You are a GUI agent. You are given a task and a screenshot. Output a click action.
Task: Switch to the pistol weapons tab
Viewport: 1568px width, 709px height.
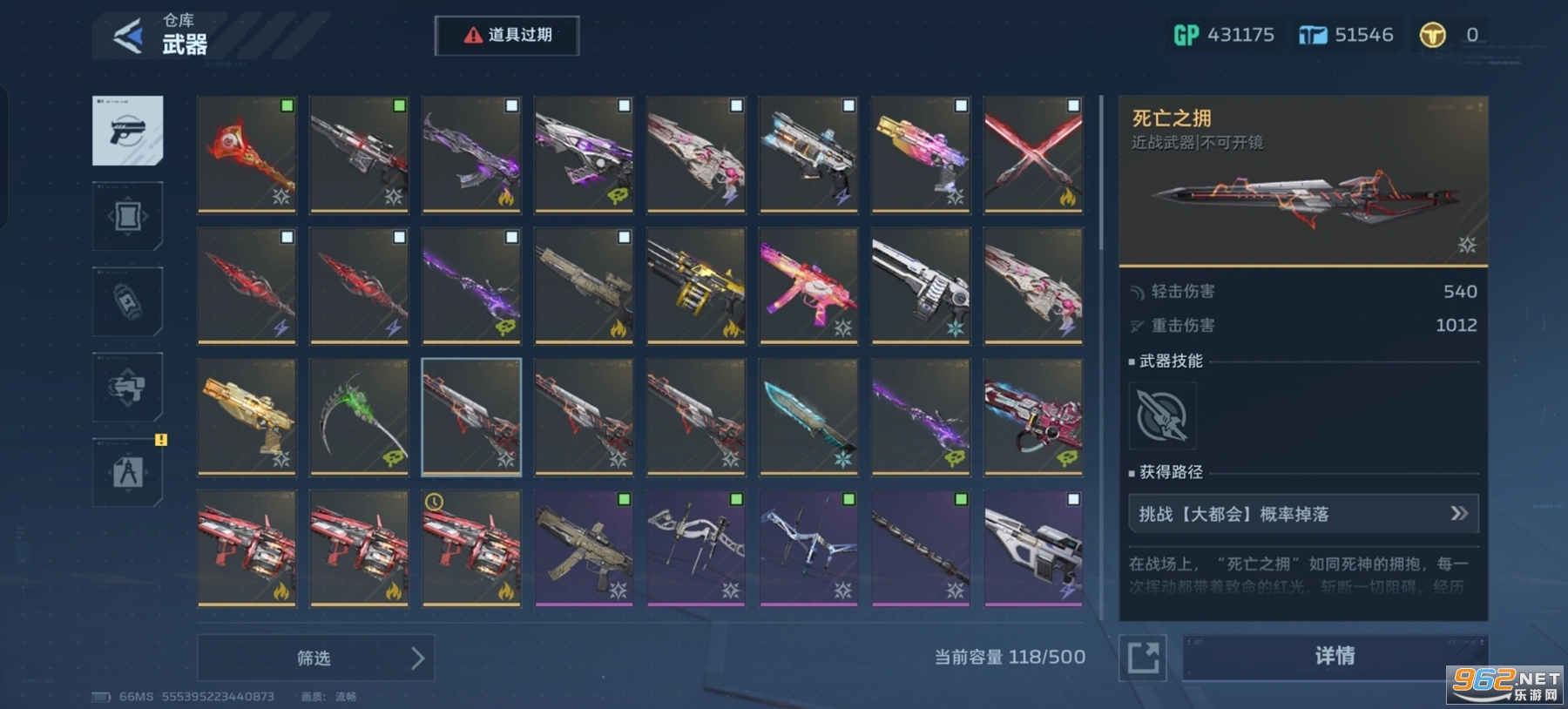point(127,131)
